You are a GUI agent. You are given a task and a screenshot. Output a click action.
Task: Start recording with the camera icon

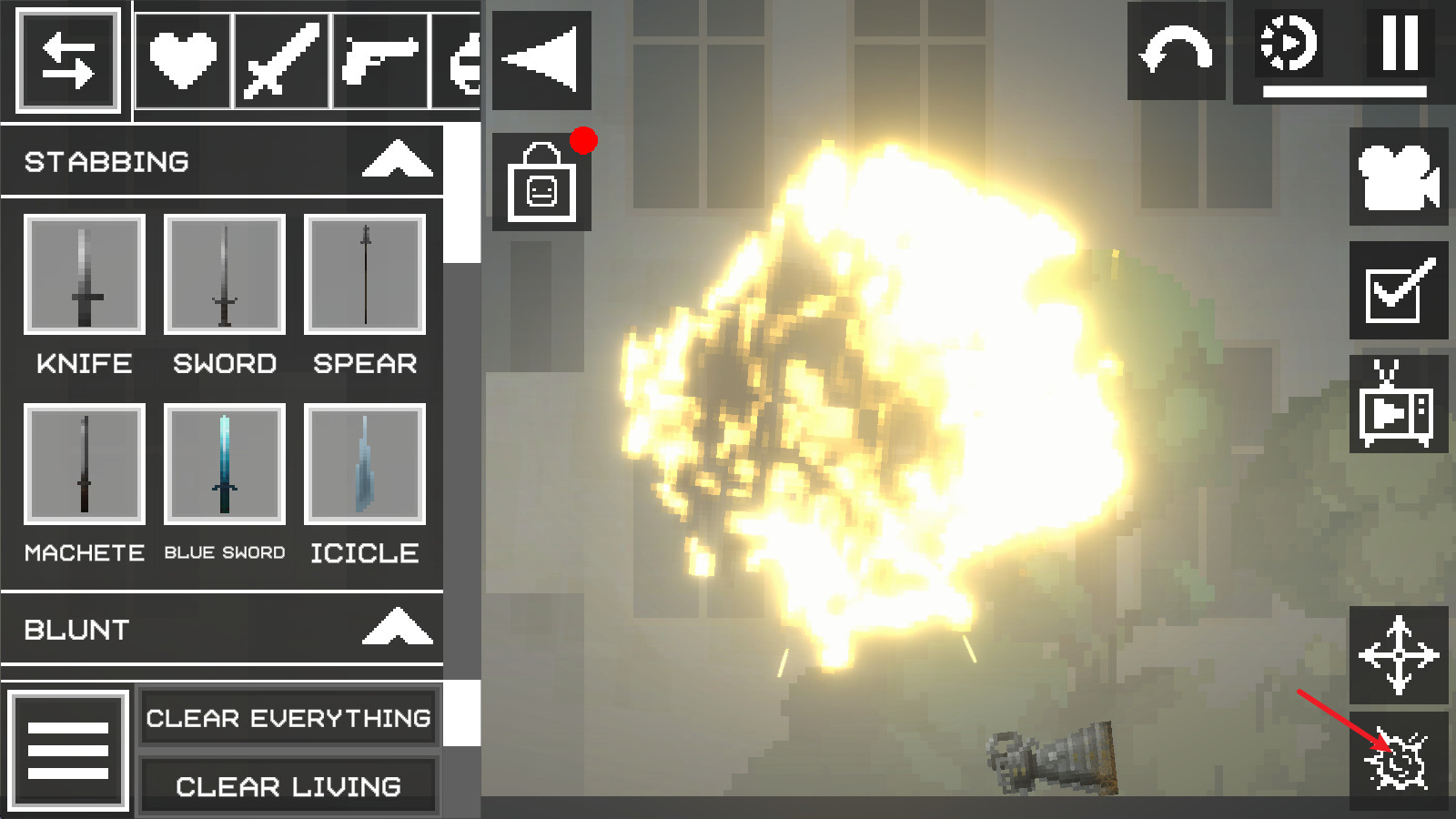(x=1399, y=179)
